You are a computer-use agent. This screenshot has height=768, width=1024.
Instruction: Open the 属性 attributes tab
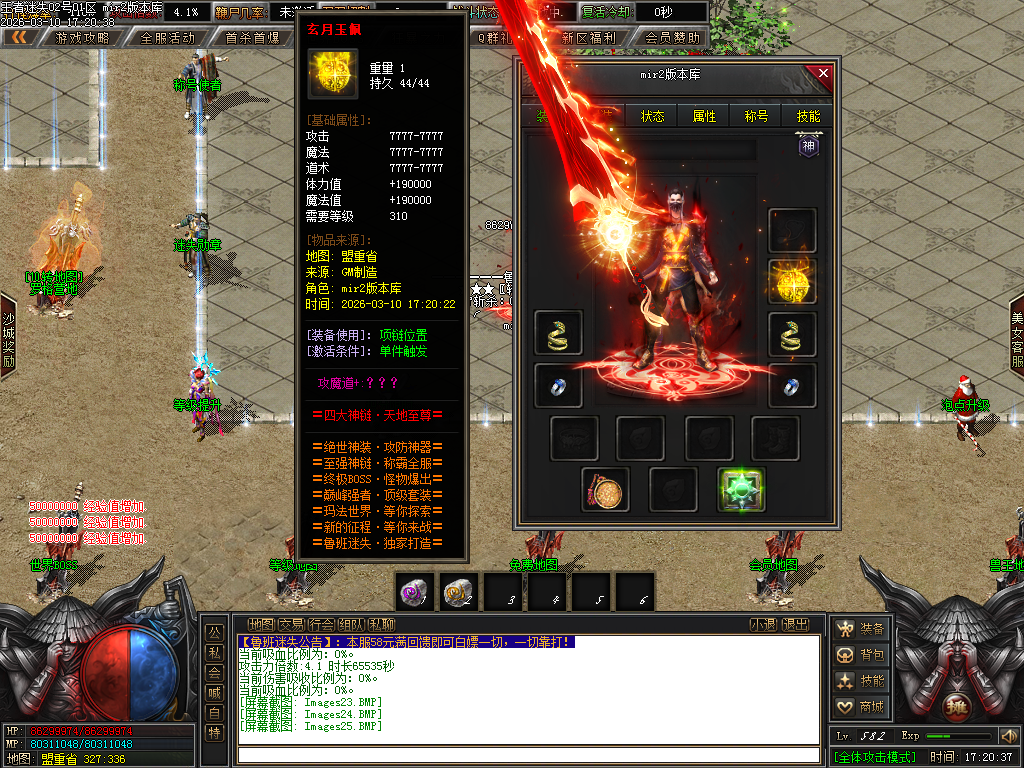[x=705, y=116]
